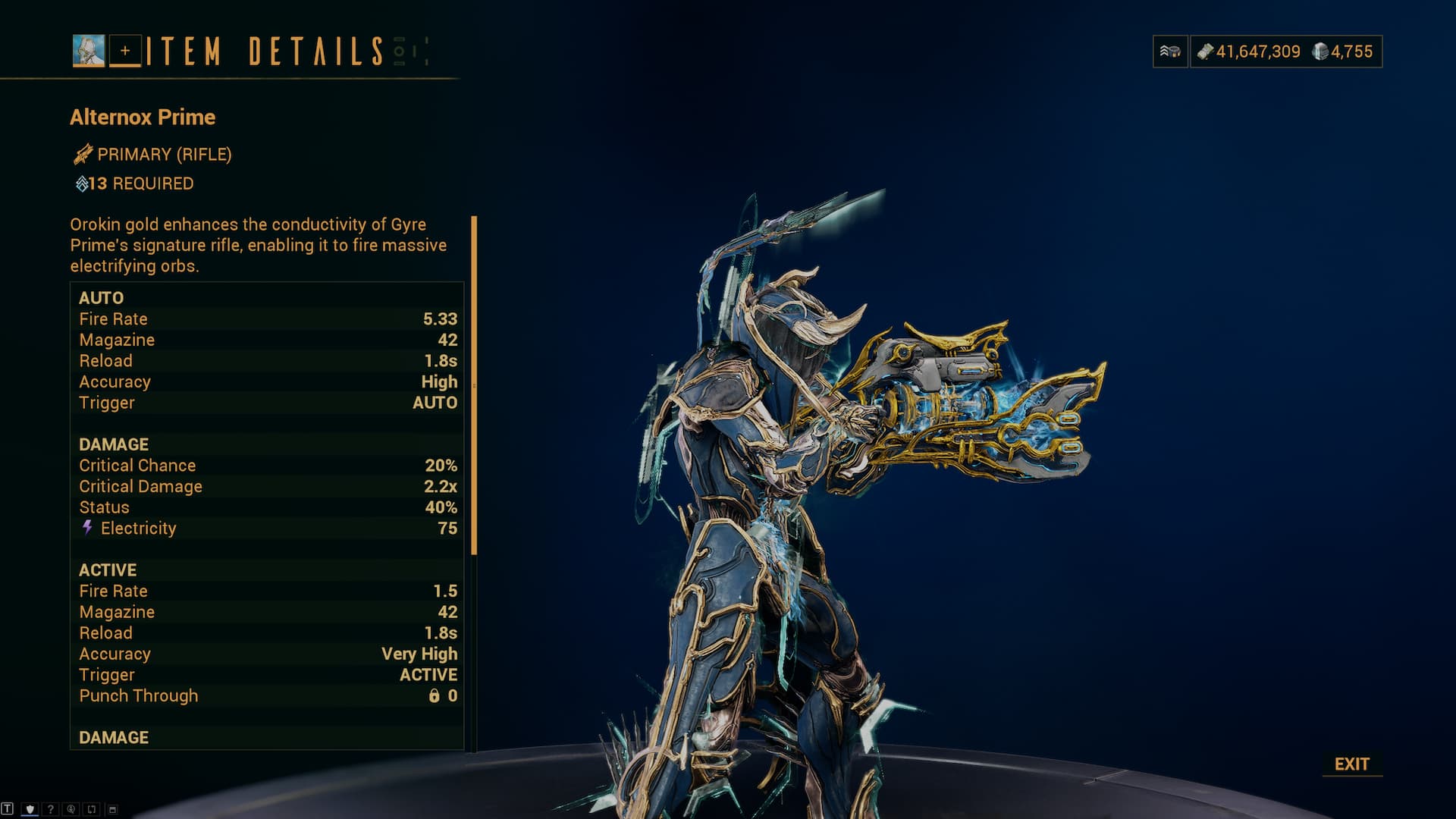Click the credits balance display
This screenshot has width=1456, height=819.
(1249, 52)
